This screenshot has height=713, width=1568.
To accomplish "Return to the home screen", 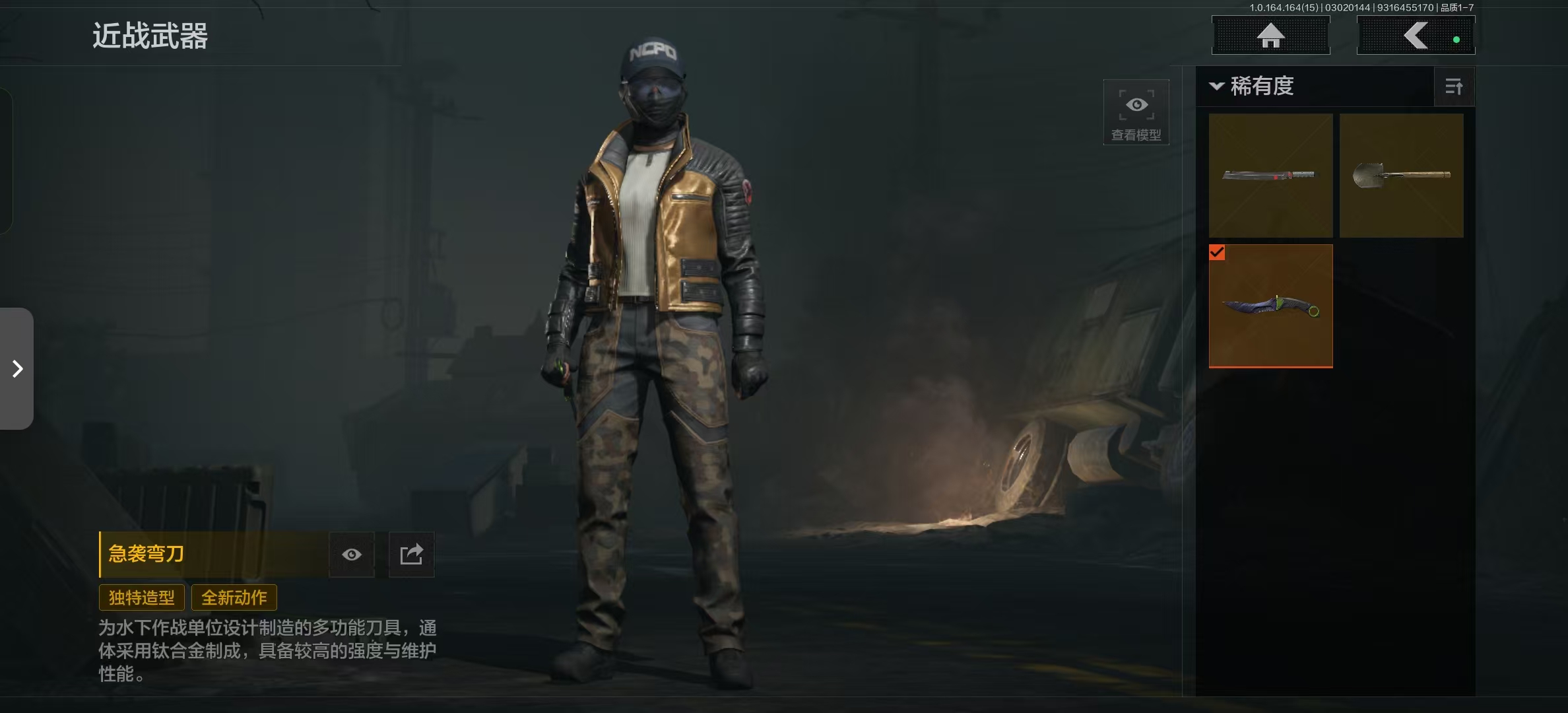I will point(1270,36).
